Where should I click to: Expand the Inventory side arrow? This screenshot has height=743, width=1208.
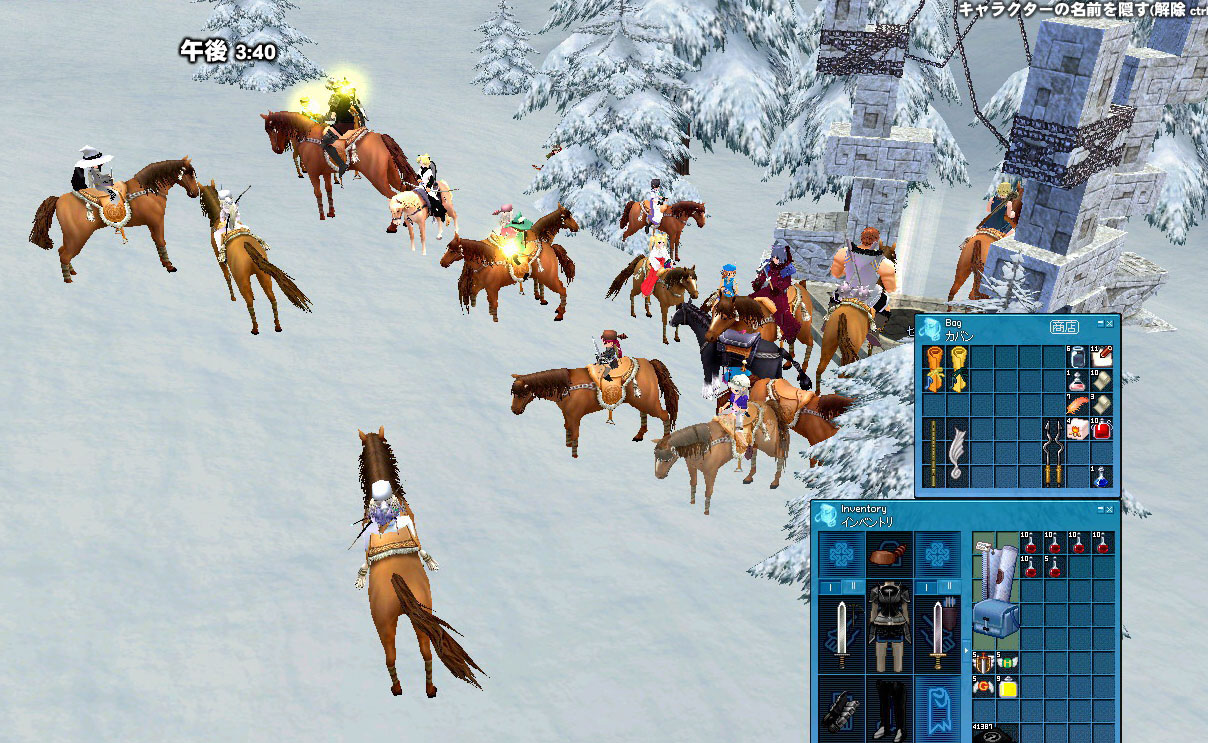pos(966,651)
